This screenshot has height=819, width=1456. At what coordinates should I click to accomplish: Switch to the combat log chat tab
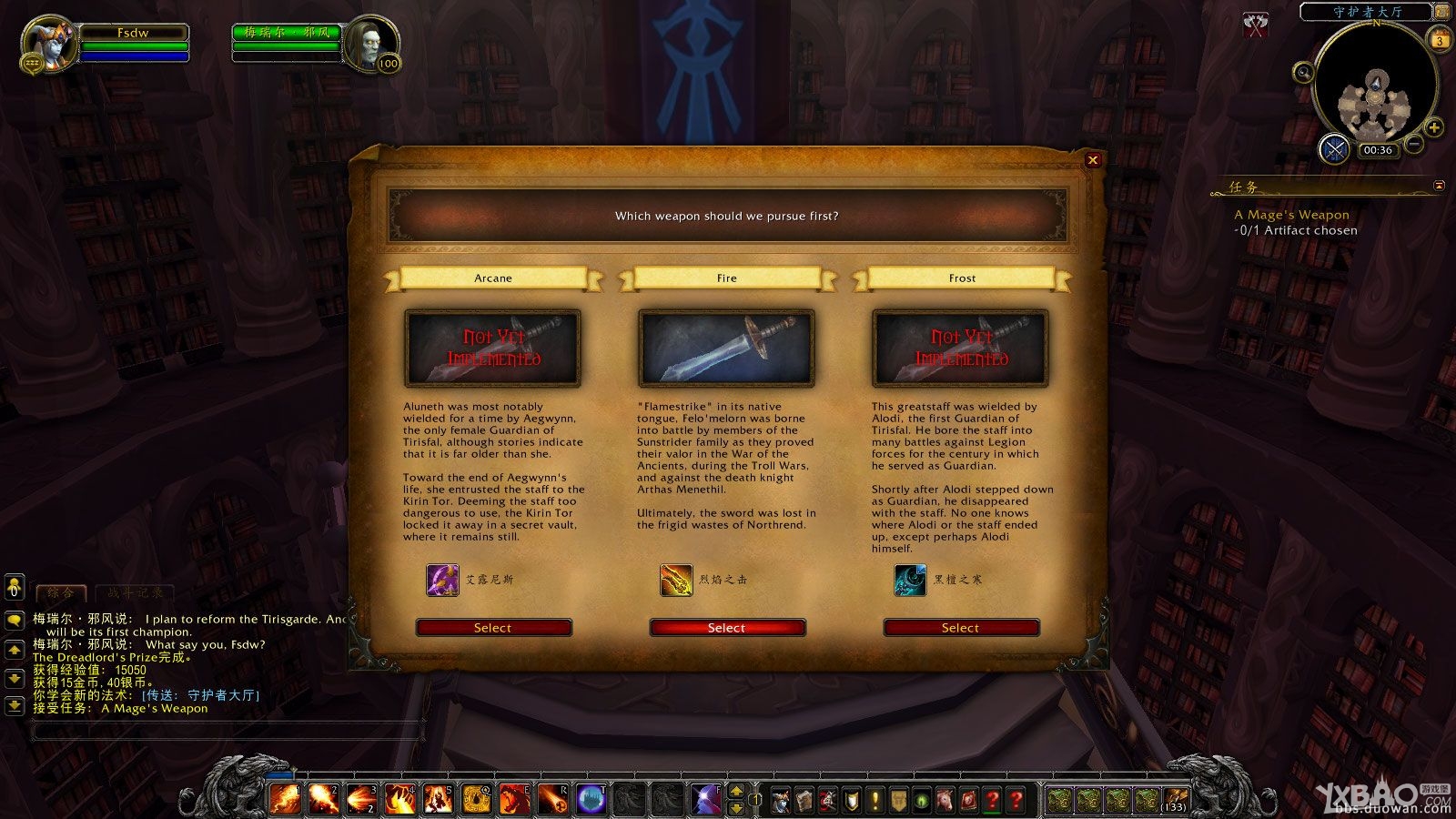(136, 592)
